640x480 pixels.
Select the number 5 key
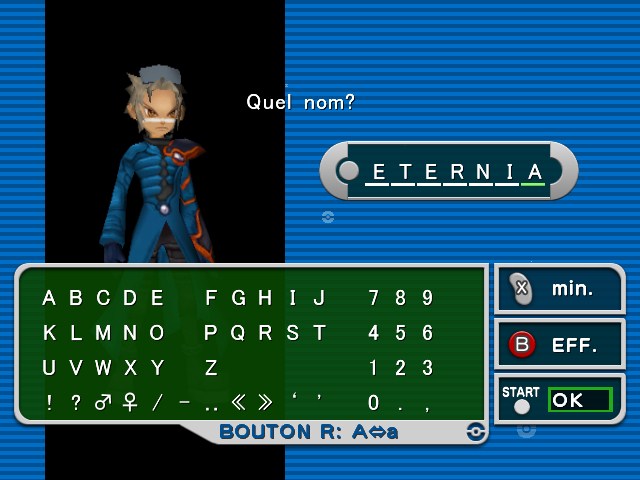coord(401,333)
